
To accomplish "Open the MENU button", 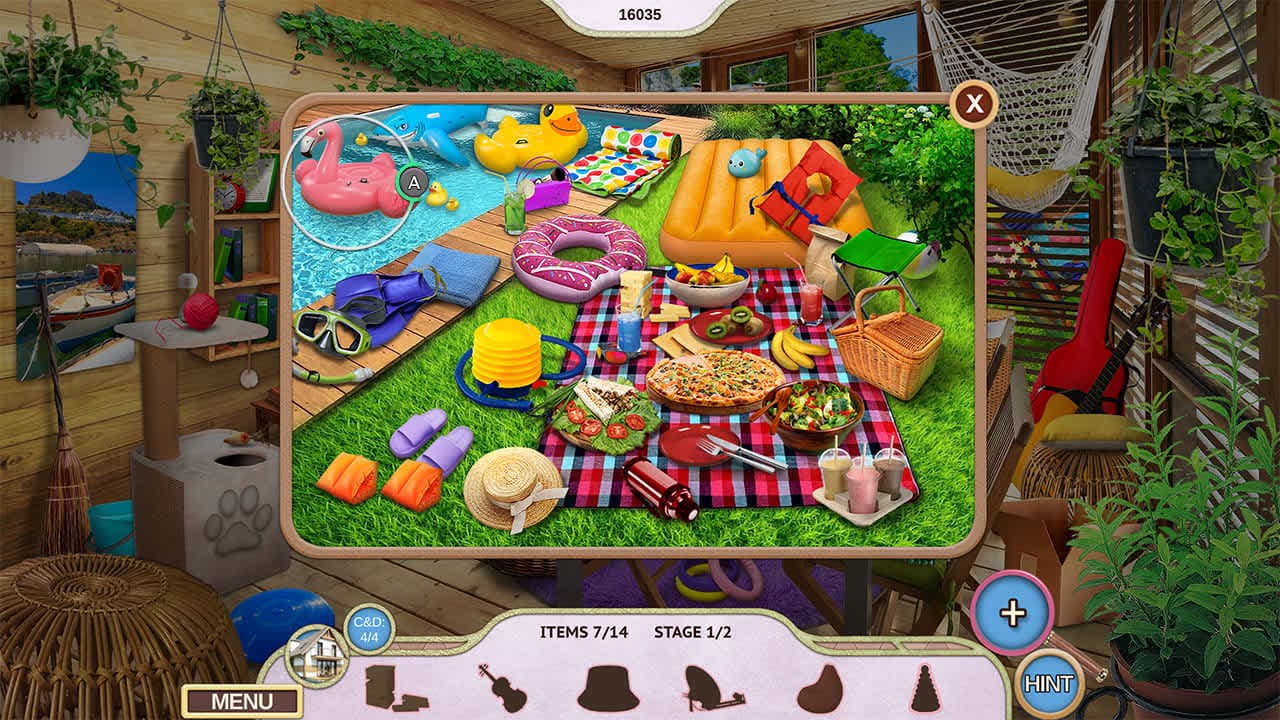I will (x=239, y=701).
